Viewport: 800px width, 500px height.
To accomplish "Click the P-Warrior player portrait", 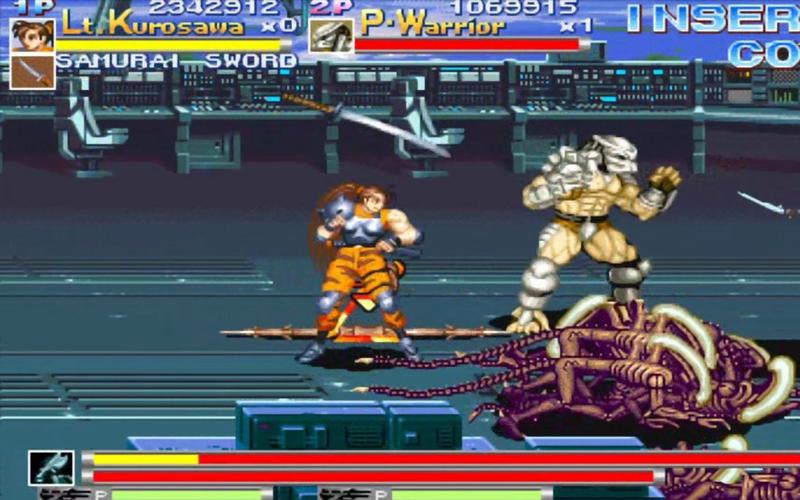I will point(330,35).
